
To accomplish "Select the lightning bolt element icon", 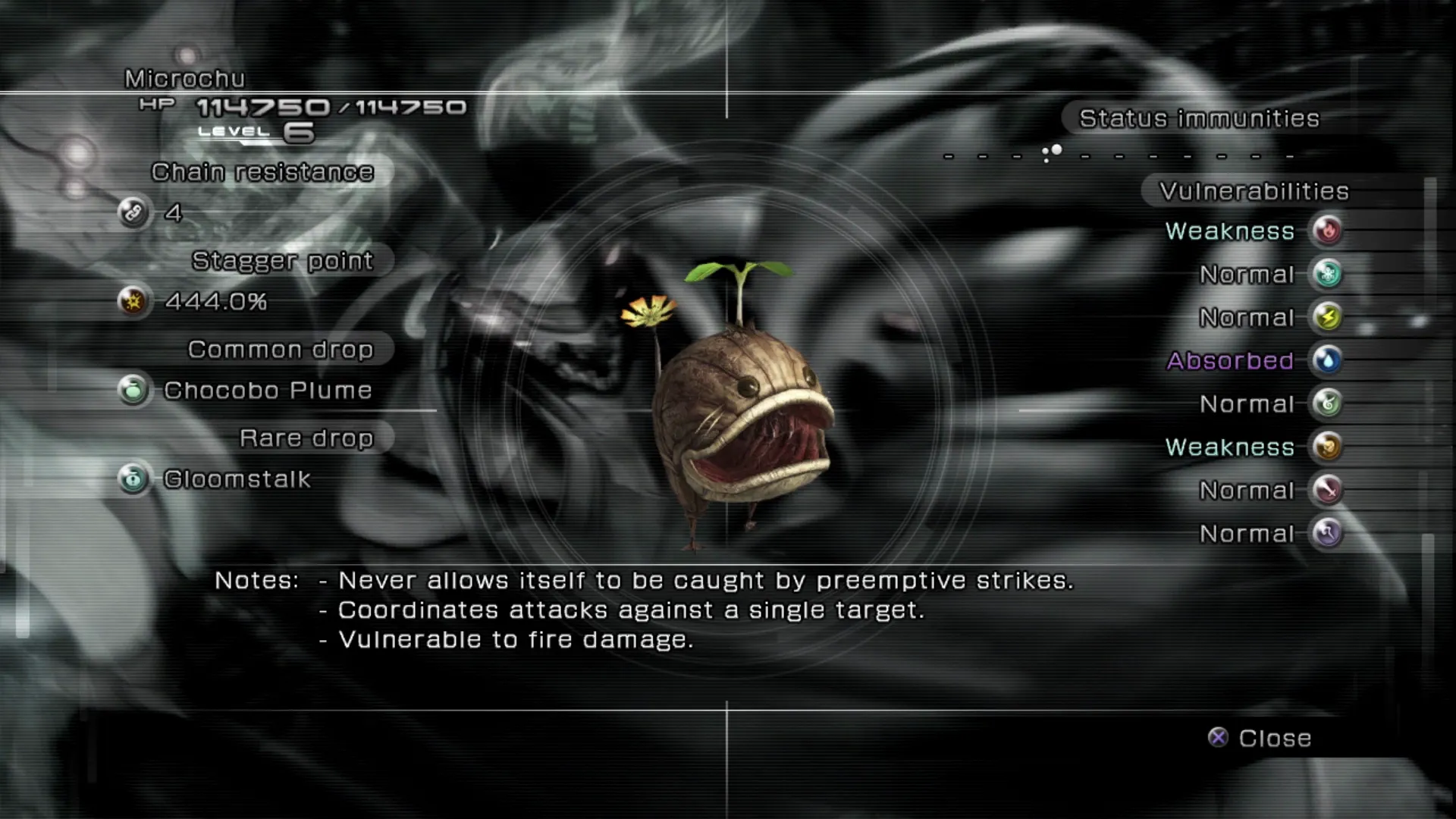I will click(1327, 317).
